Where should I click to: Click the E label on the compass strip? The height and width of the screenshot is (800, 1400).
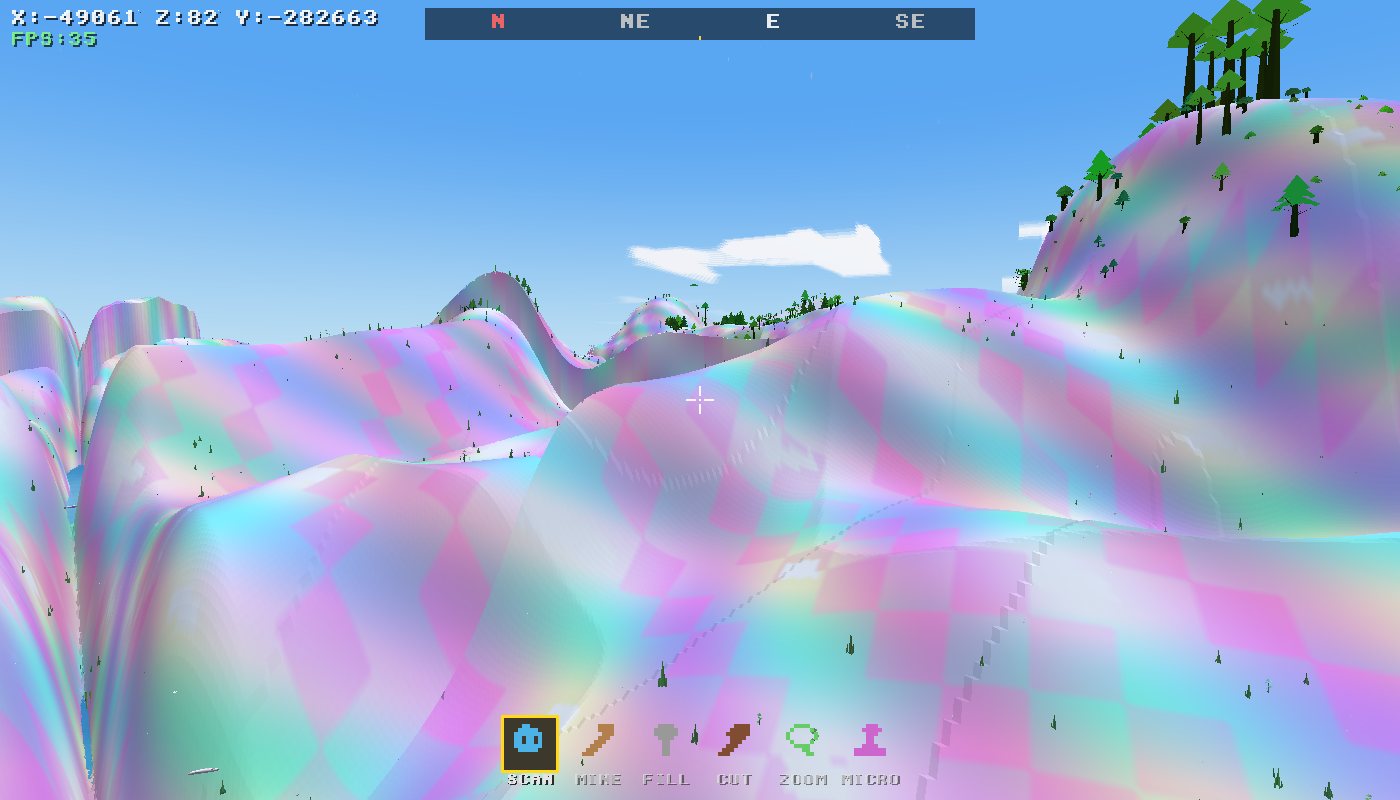click(x=772, y=21)
